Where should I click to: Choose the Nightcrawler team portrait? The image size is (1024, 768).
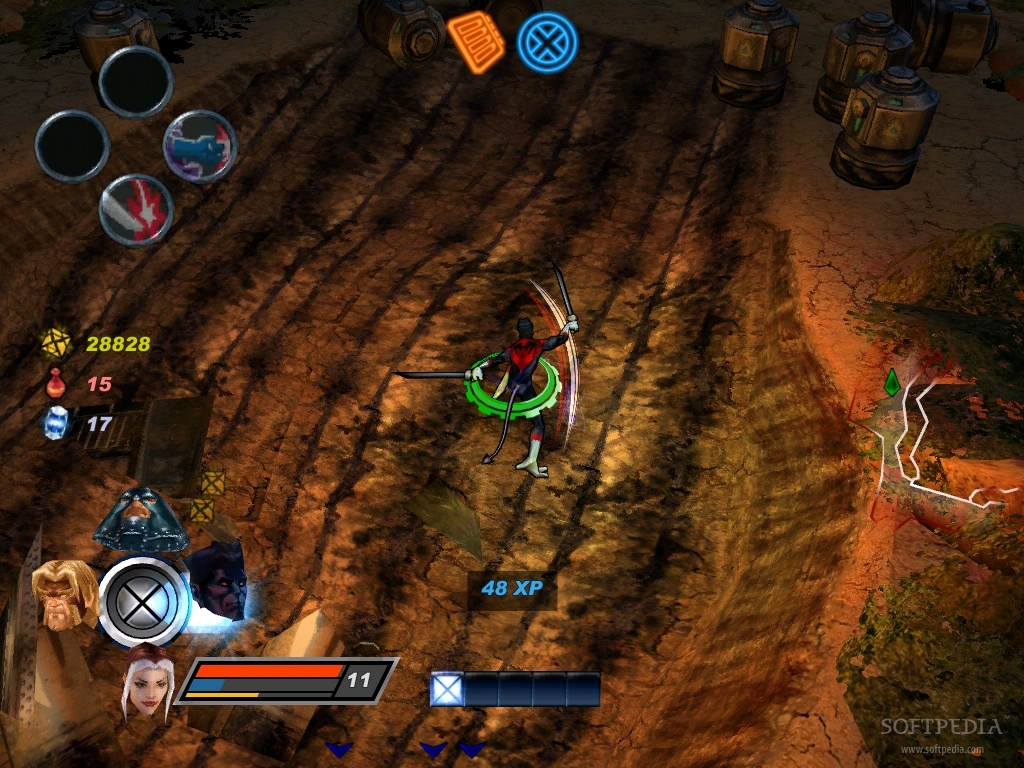(x=218, y=580)
